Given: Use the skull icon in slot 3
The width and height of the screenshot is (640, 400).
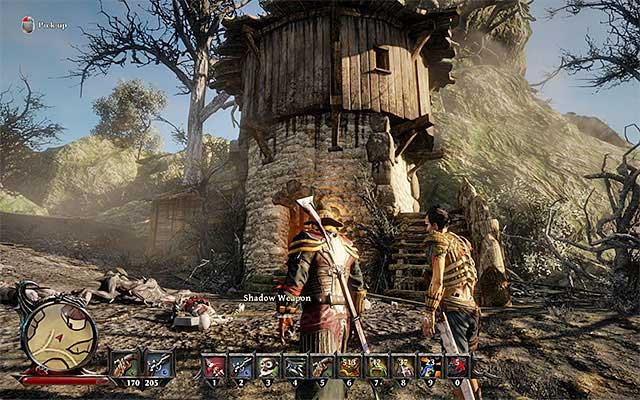Looking at the screenshot, I should point(268,366).
